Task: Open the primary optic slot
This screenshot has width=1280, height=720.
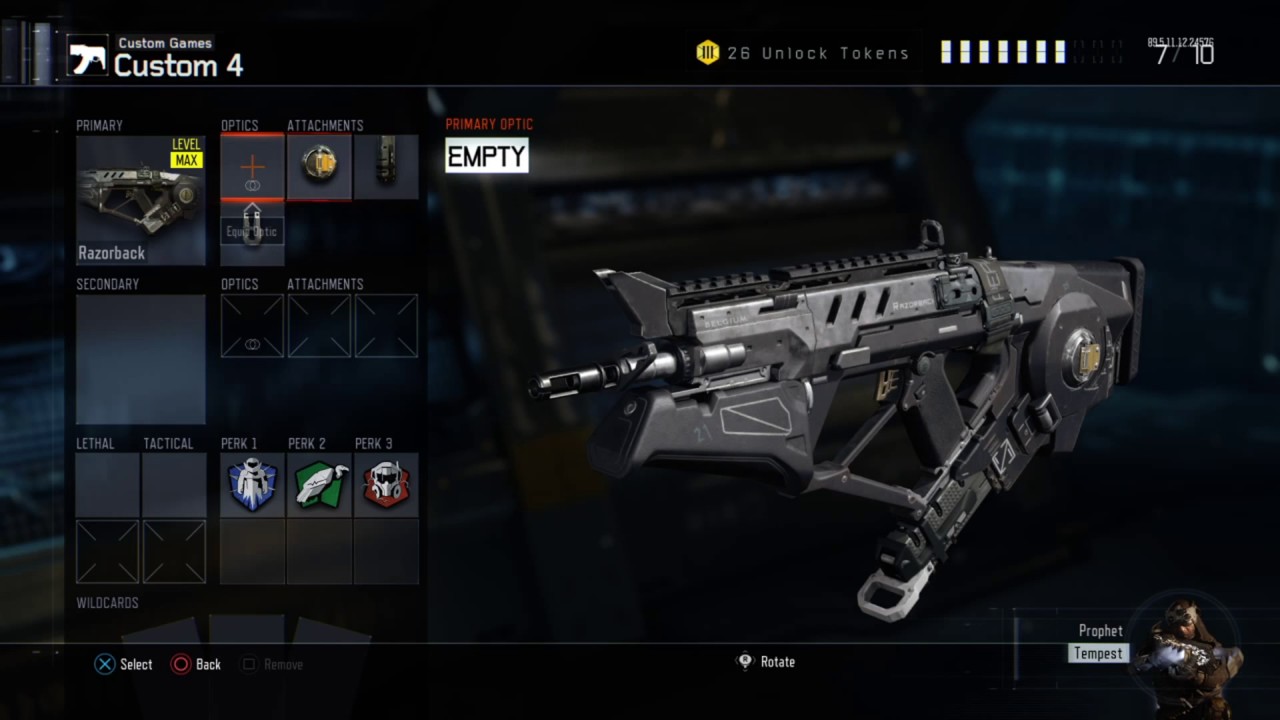Action: [252, 168]
